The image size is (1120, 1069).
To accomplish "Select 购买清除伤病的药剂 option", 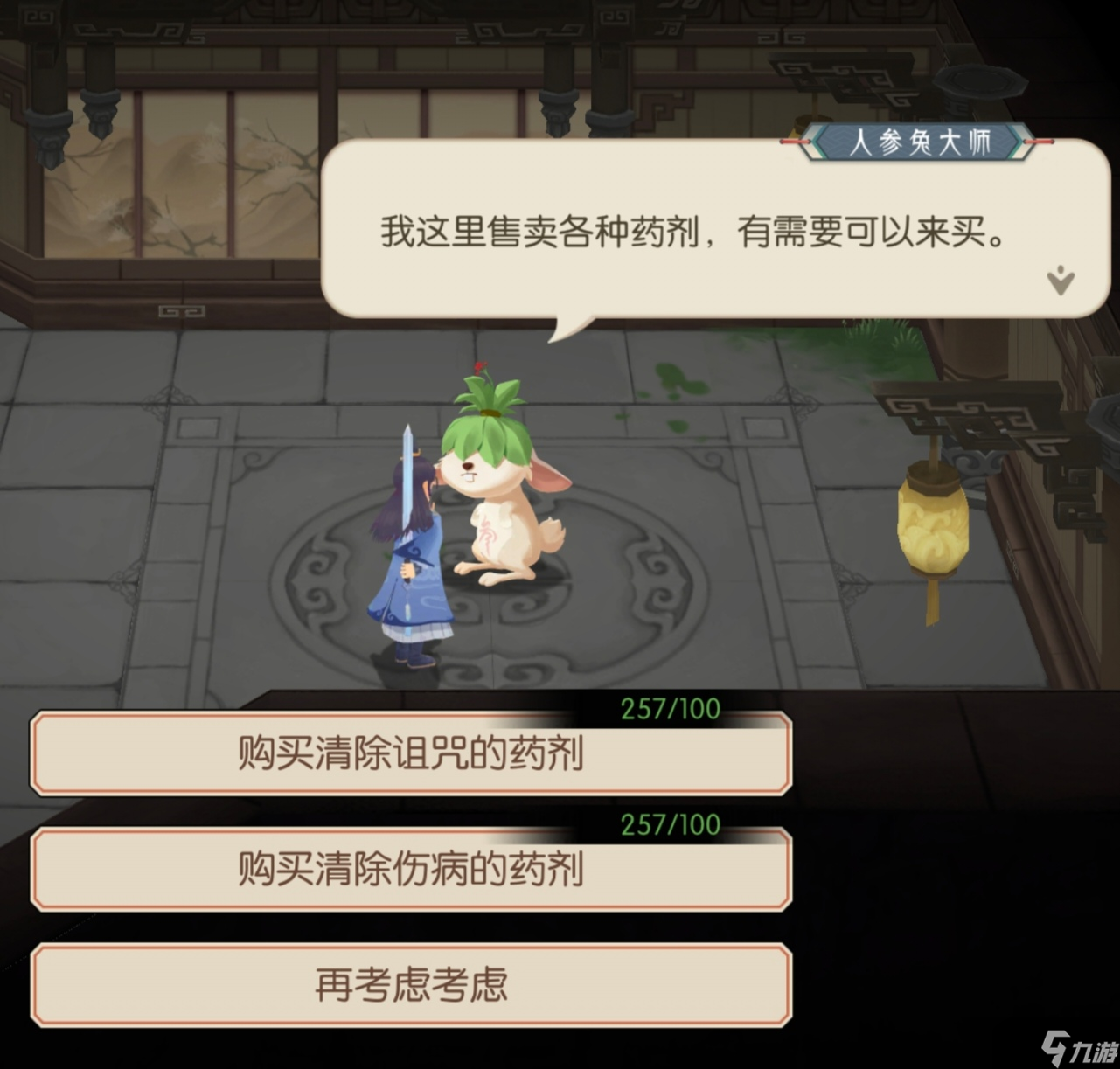I will 411,869.
